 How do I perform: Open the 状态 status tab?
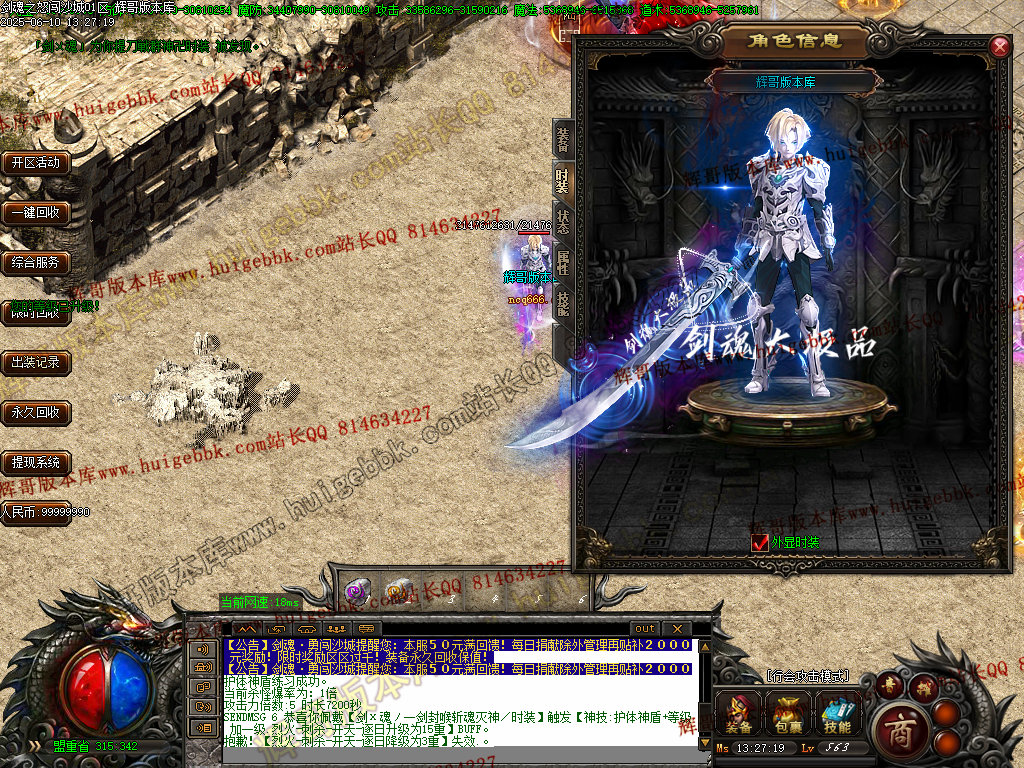pos(563,221)
